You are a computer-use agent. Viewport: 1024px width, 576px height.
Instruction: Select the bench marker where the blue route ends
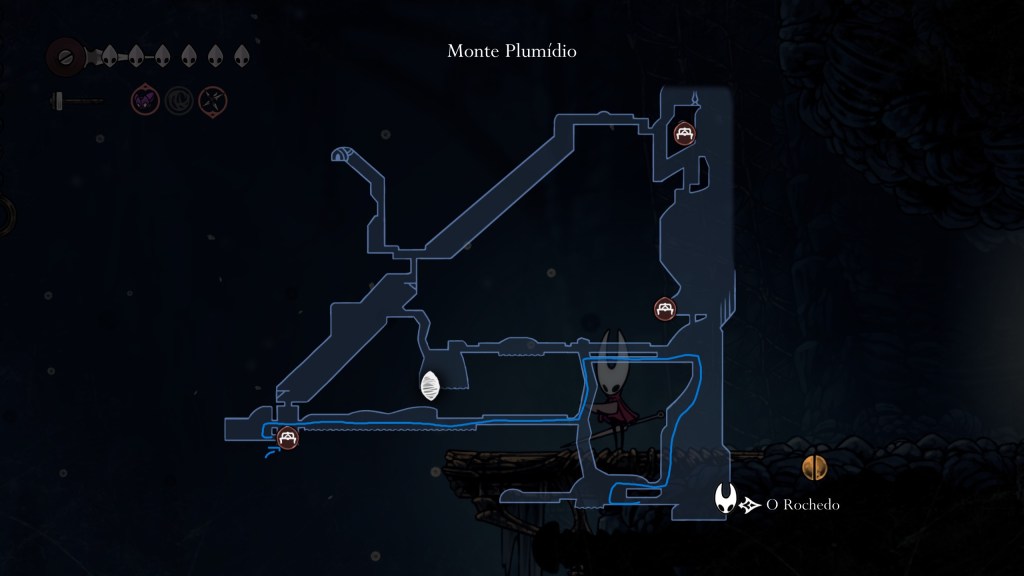point(288,437)
